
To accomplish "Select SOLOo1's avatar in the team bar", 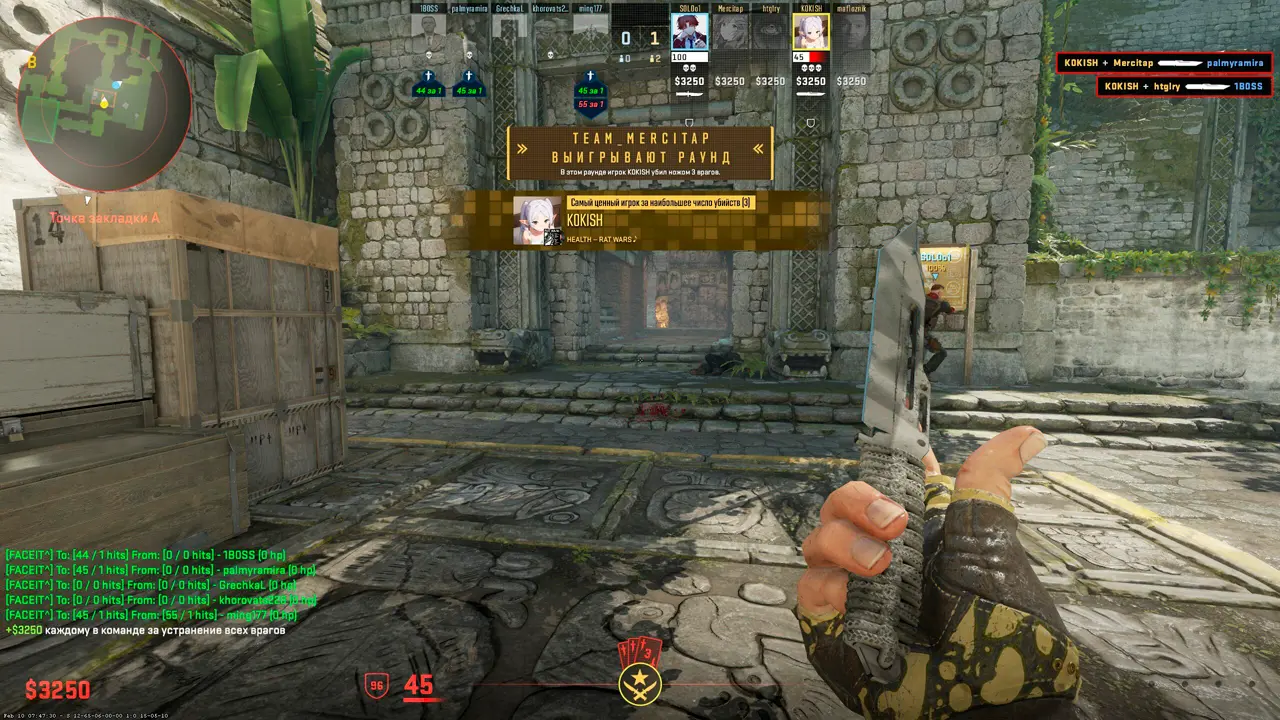I will (690, 32).
